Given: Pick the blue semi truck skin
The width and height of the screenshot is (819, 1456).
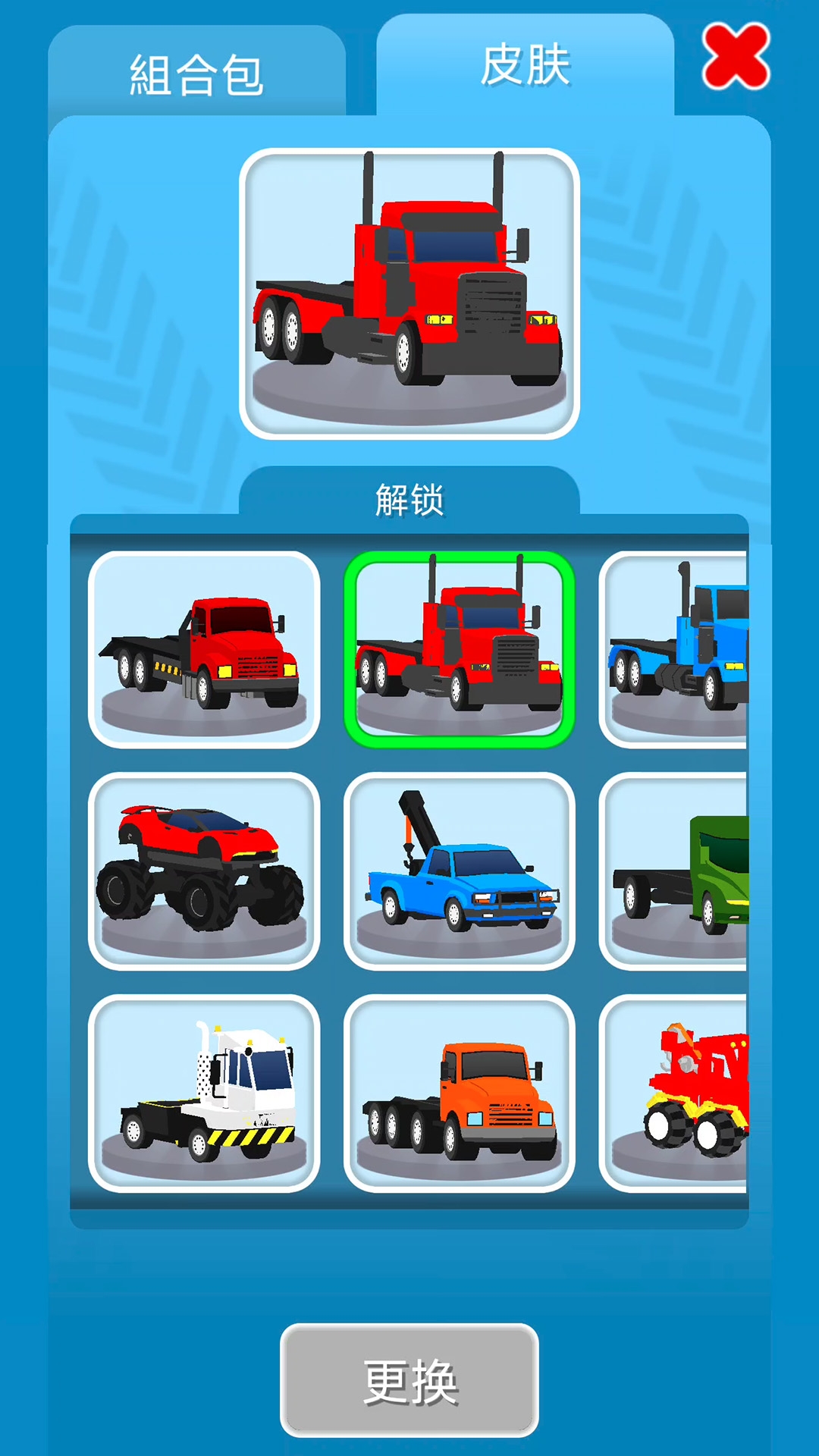Looking at the screenshot, I should point(675,650).
